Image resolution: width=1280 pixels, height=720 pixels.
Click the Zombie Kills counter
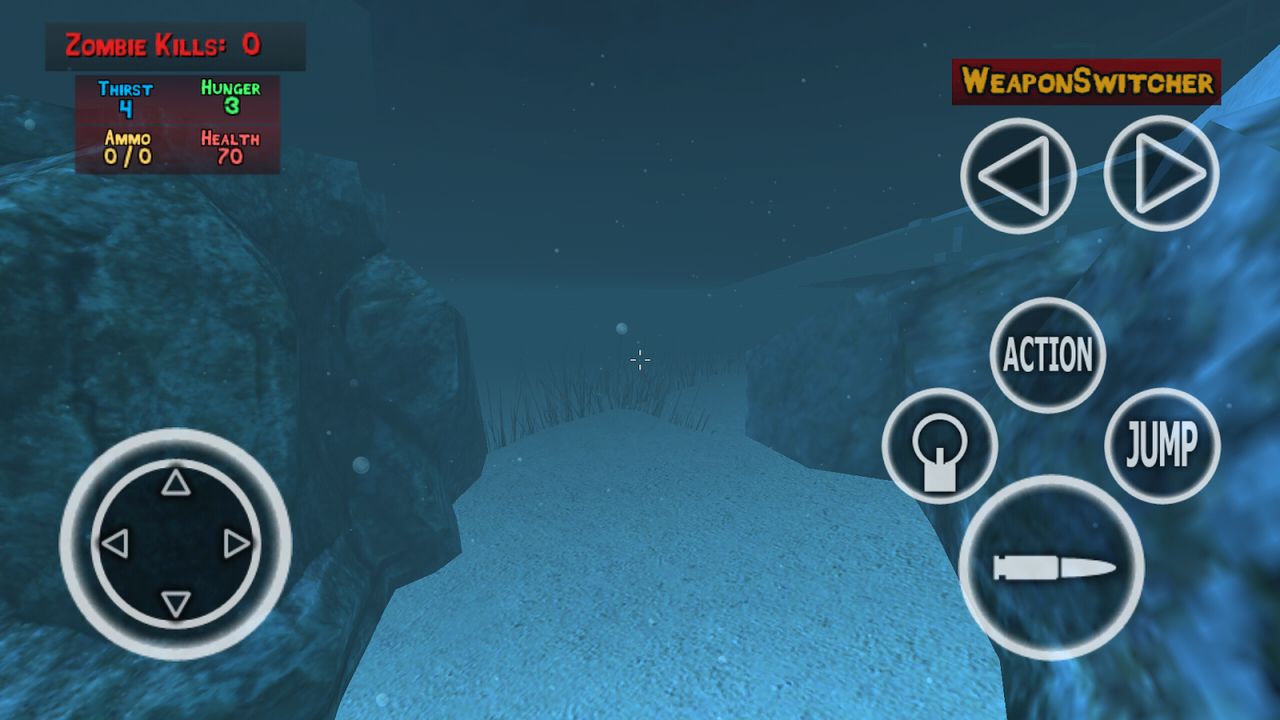[x=162, y=44]
